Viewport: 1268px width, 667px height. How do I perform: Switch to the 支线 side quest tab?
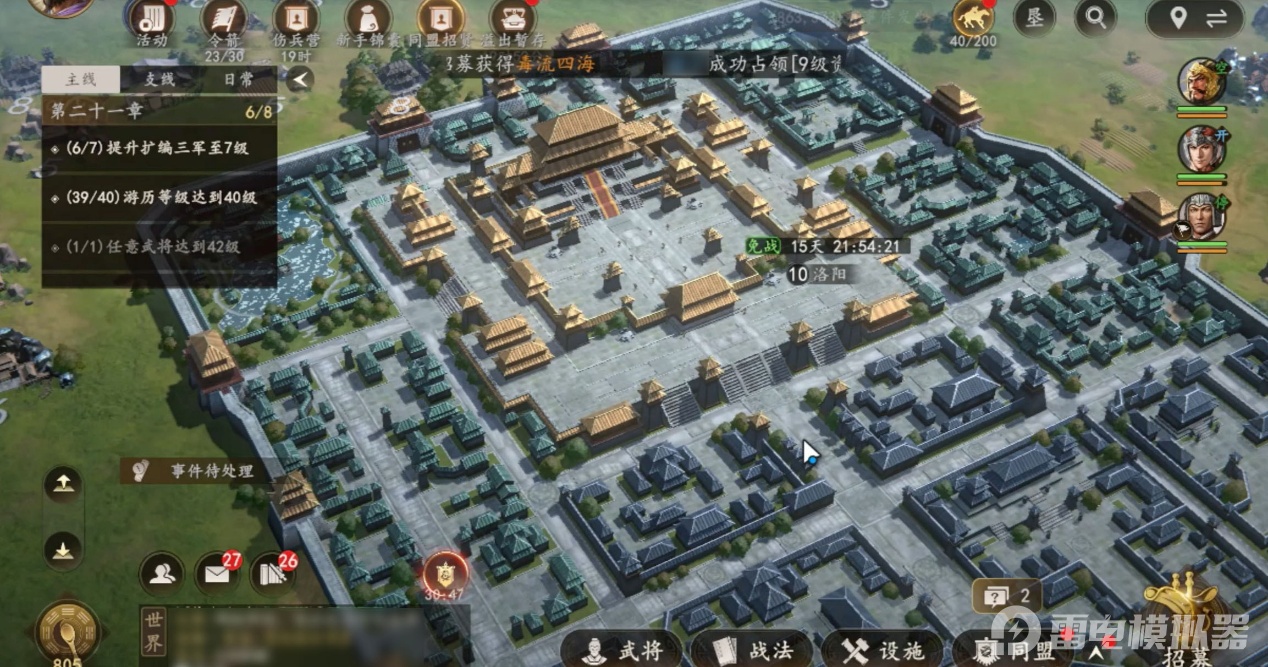click(159, 79)
